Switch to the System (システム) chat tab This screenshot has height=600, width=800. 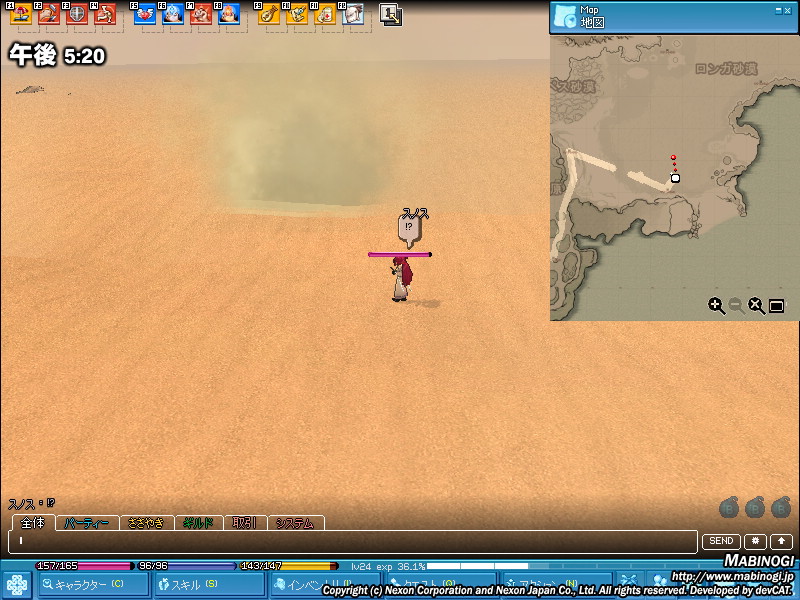(295, 523)
